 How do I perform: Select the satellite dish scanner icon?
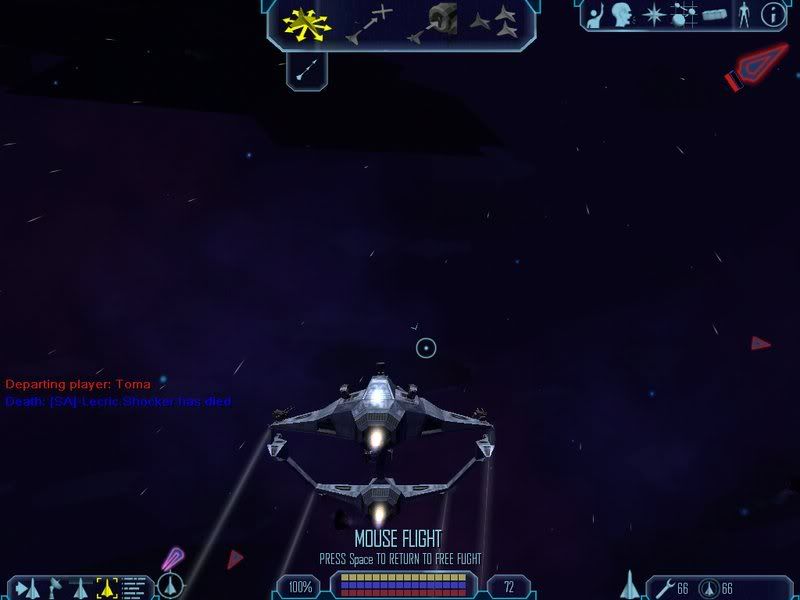point(55,587)
